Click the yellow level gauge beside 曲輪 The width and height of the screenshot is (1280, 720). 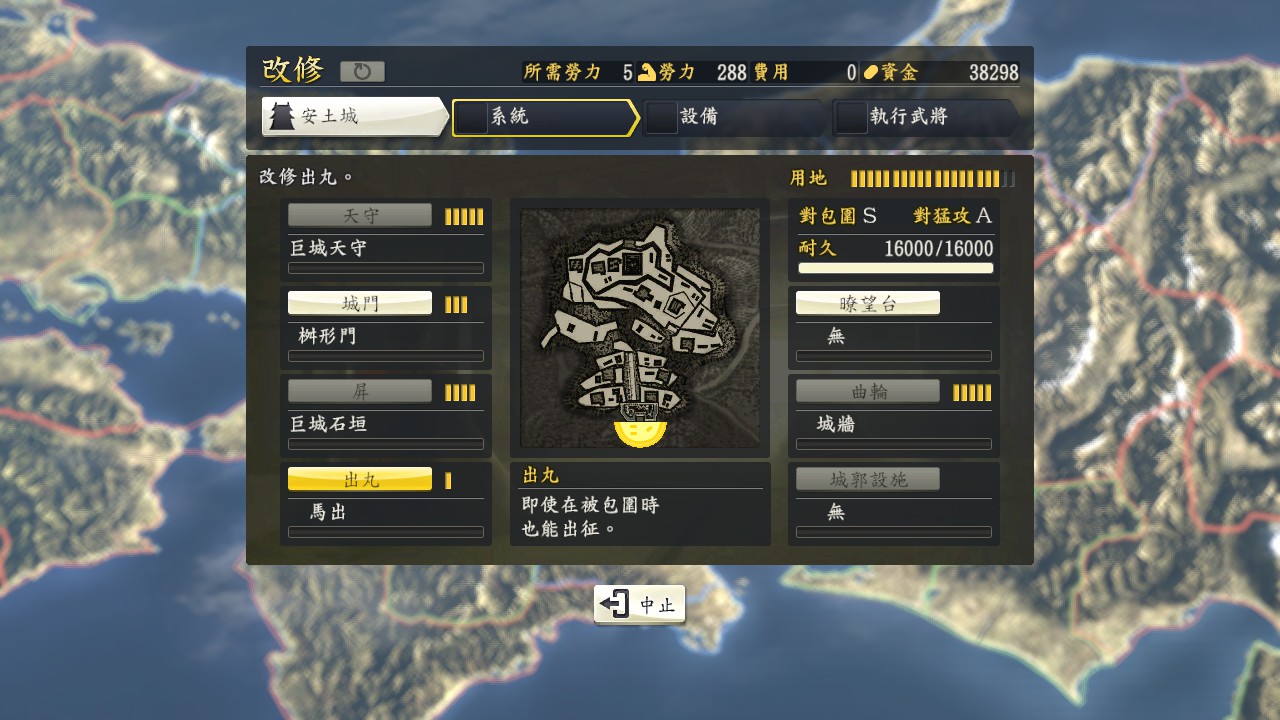point(974,390)
